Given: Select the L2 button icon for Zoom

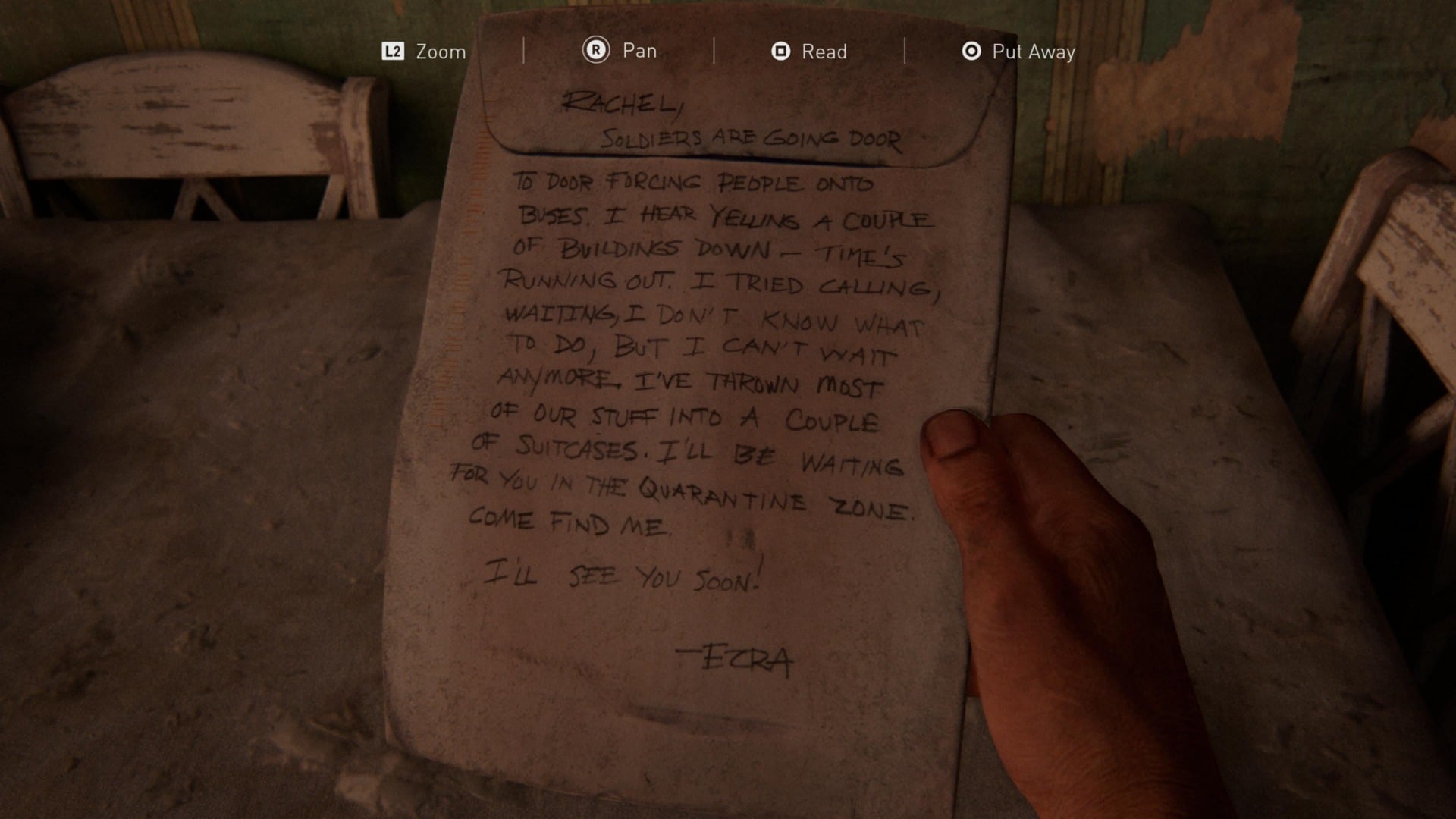Looking at the screenshot, I should (394, 52).
